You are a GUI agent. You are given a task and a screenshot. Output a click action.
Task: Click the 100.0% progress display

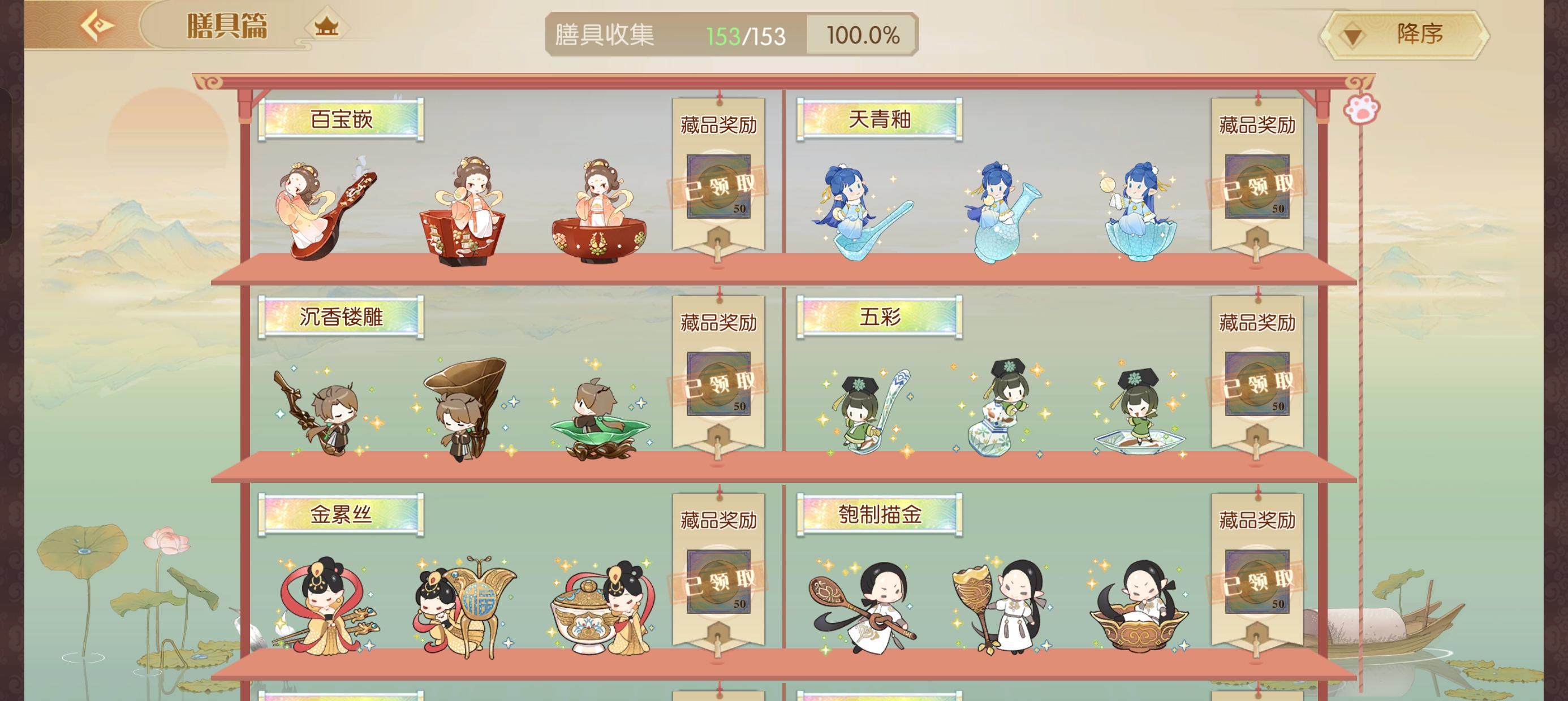tap(861, 34)
